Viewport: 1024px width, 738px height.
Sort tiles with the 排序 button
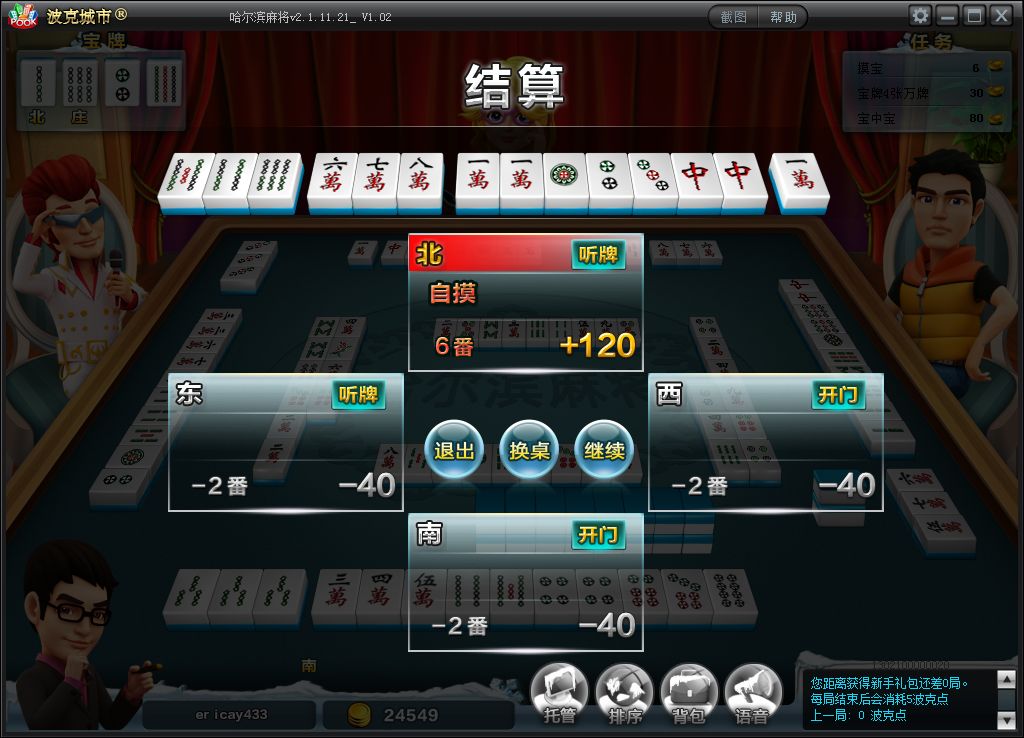624,692
